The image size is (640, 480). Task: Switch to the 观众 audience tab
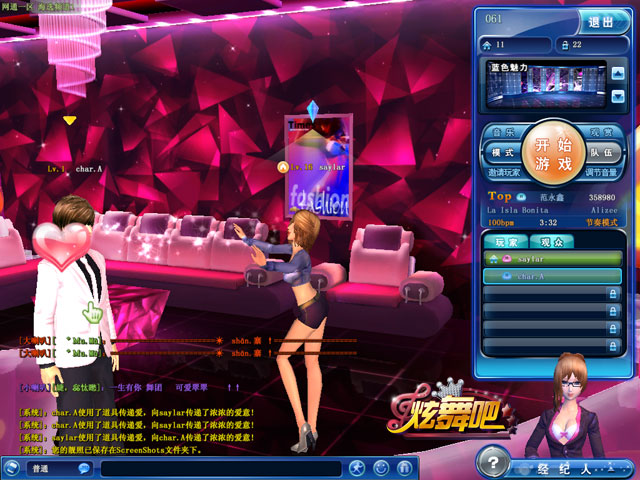tap(552, 242)
